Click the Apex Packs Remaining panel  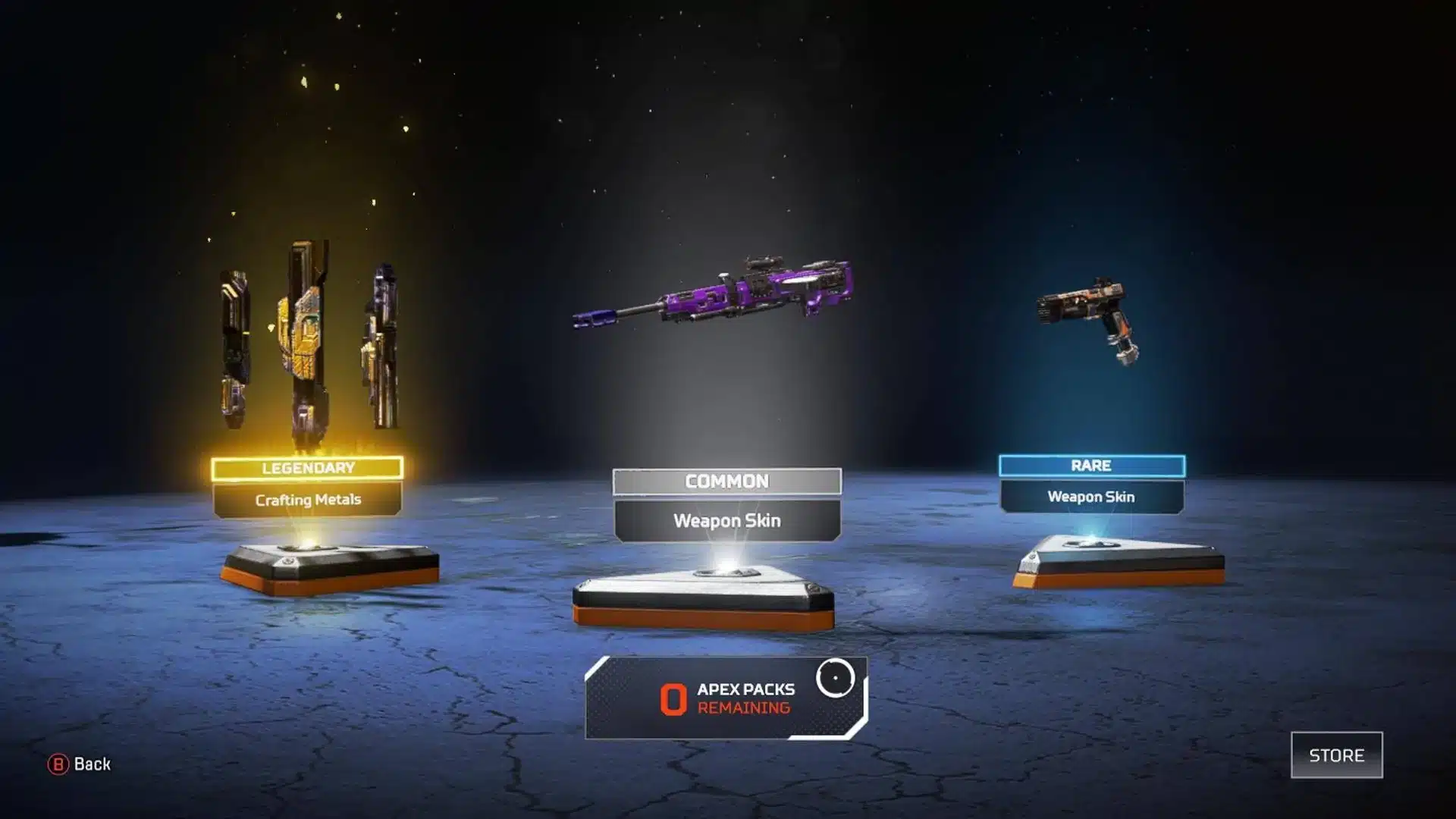point(726,698)
